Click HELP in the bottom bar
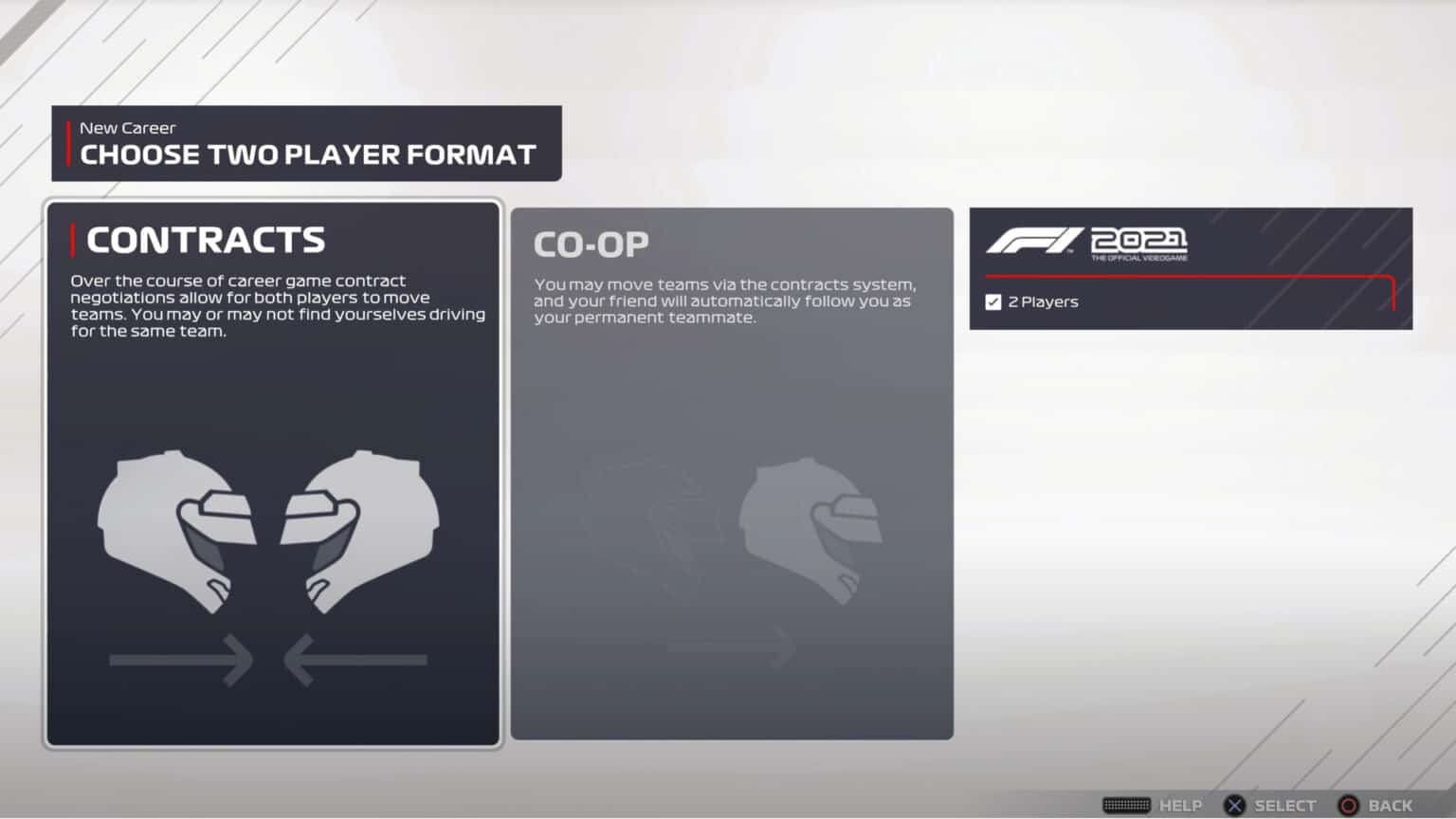Viewport: 1456px width, 819px height. point(1181,804)
